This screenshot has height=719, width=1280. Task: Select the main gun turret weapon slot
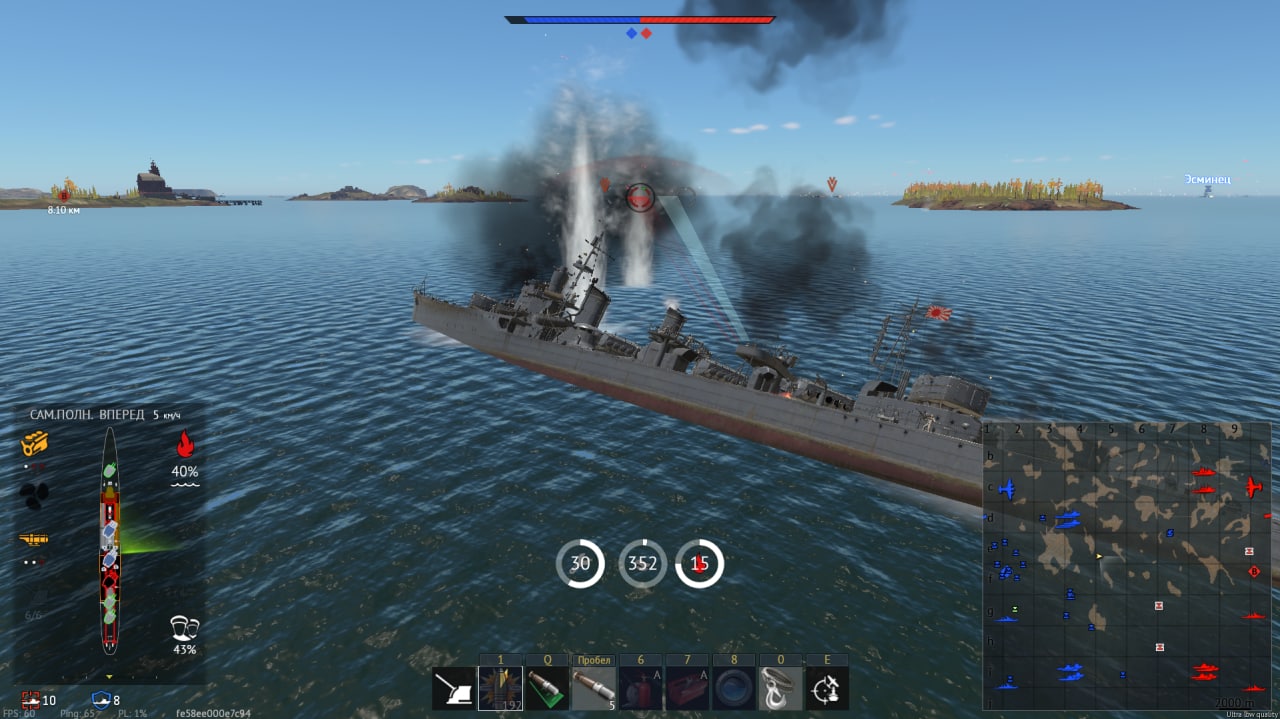[454, 688]
